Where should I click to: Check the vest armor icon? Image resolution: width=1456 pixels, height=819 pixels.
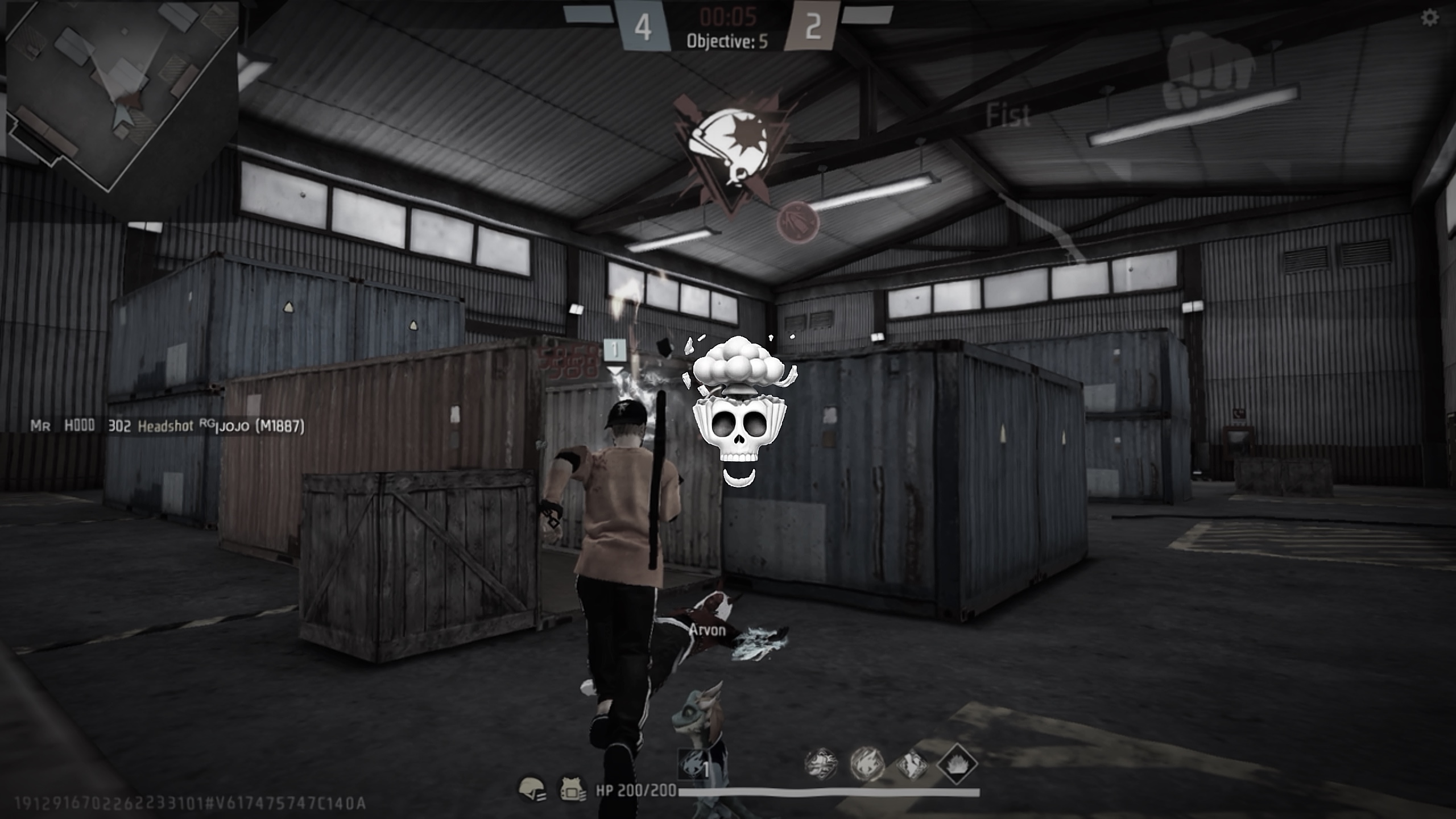572,789
